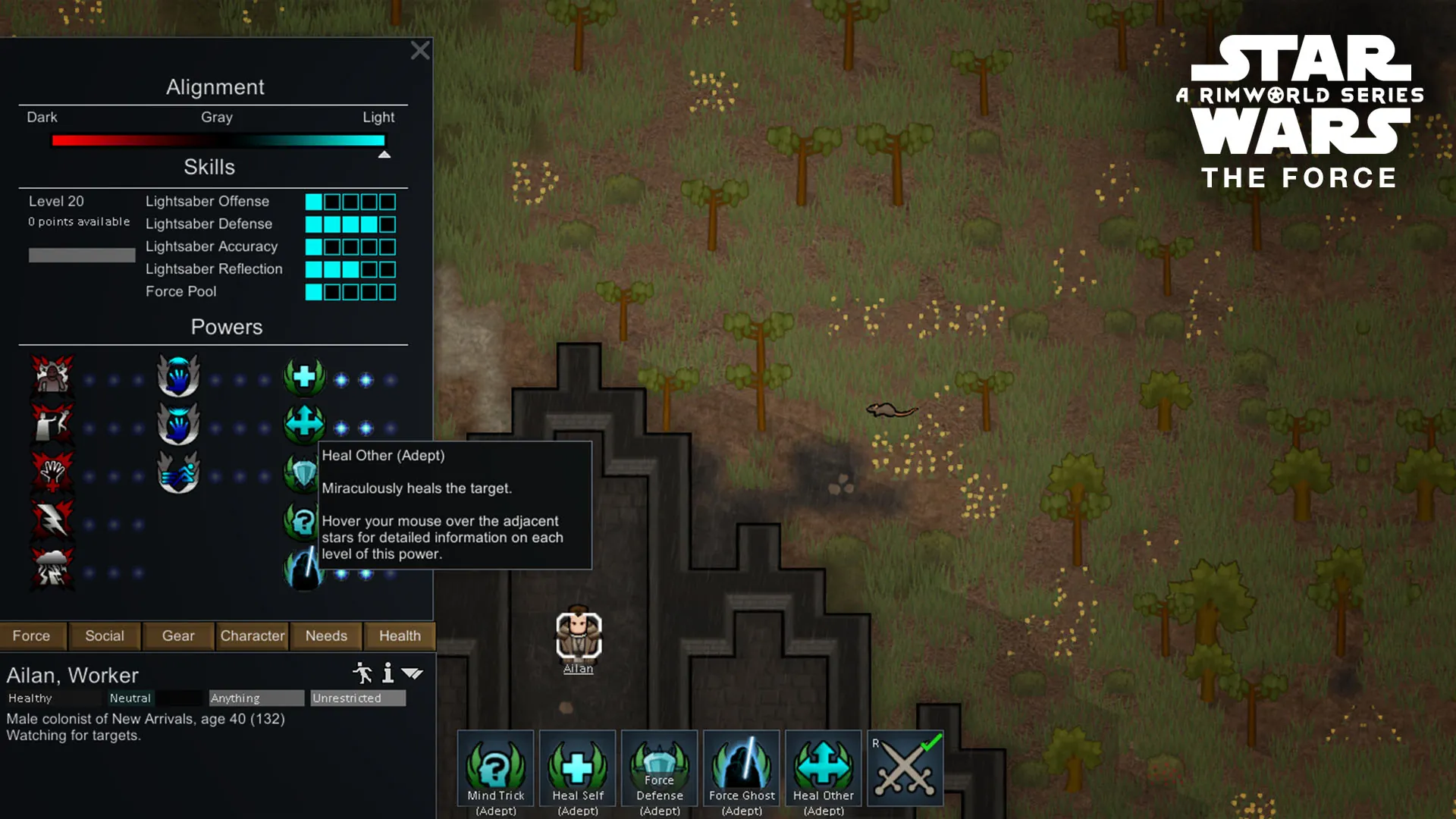Activate Force Defense (Adept) ability

click(x=660, y=768)
